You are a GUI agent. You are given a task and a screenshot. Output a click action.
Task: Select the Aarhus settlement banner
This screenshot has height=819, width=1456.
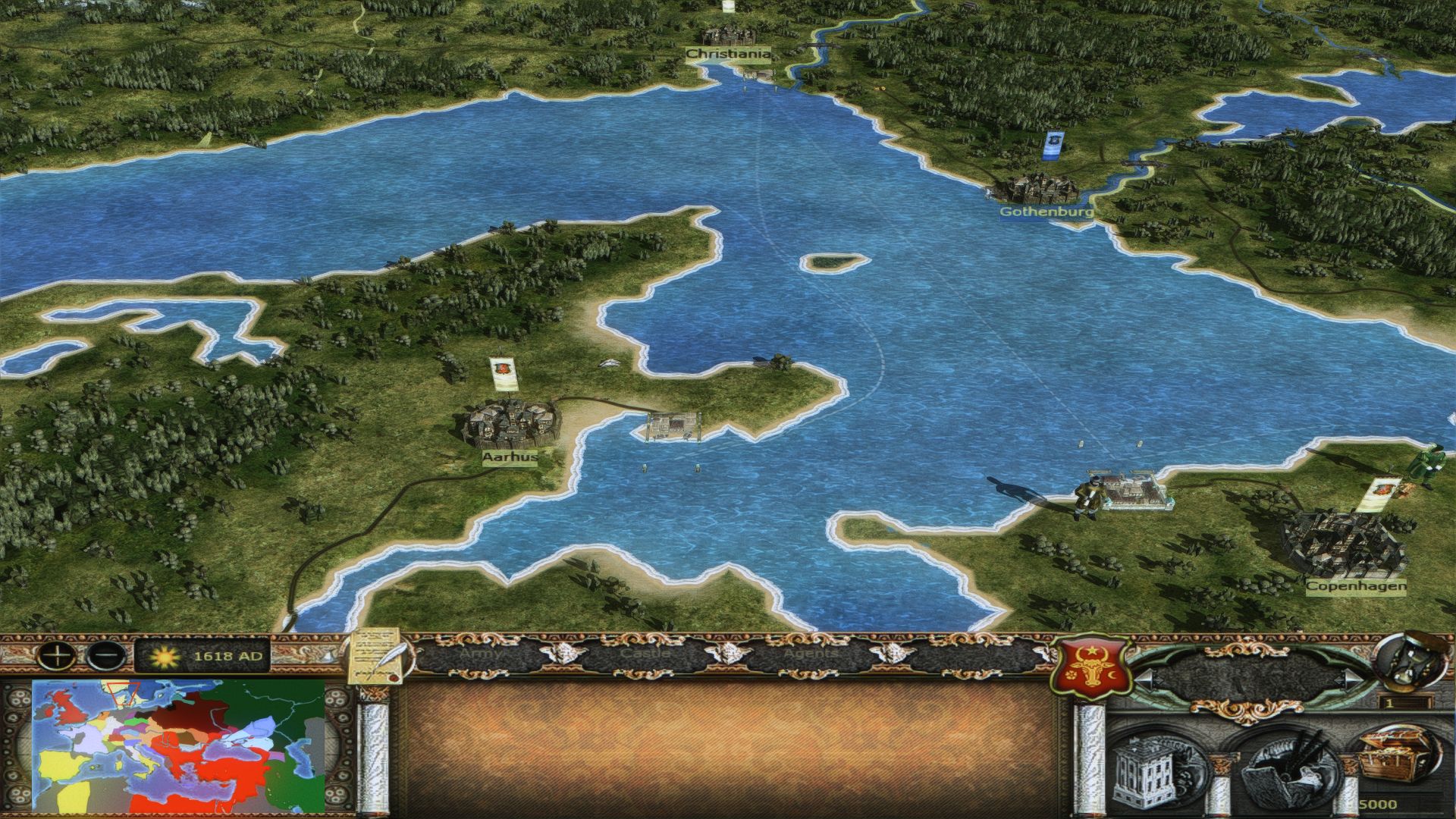500,372
